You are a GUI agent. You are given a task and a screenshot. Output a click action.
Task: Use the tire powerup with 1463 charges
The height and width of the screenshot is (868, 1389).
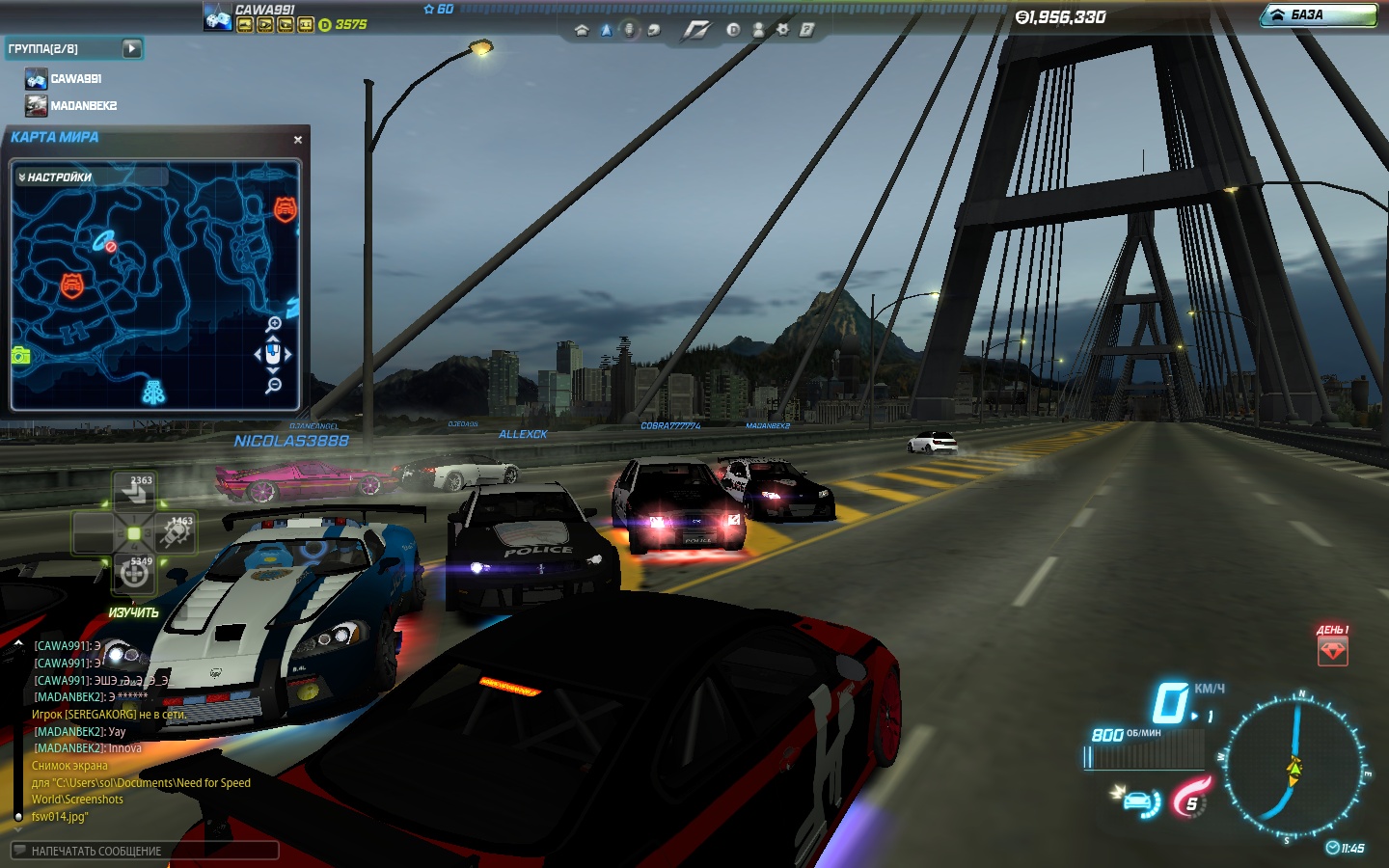pos(176,531)
